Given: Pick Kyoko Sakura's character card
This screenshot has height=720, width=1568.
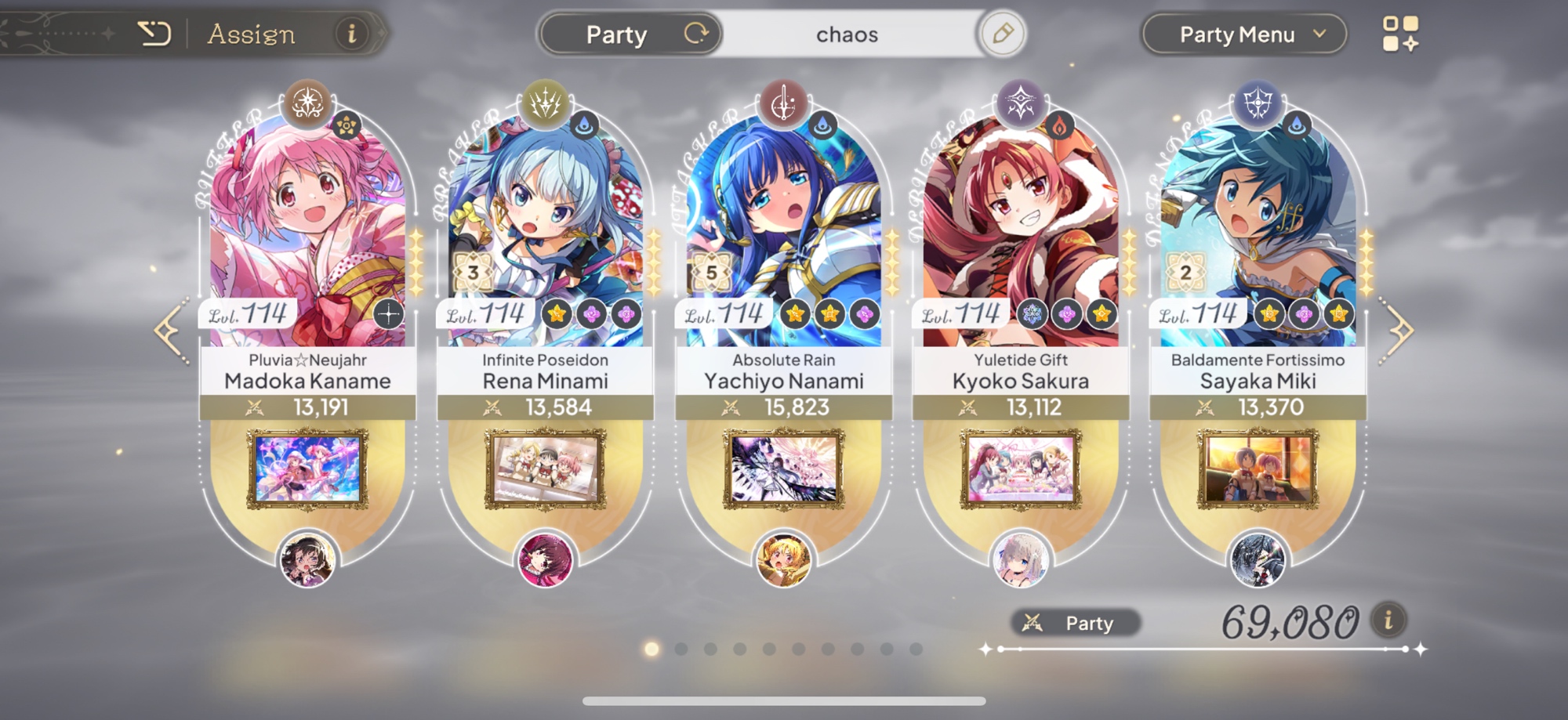Looking at the screenshot, I should pyautogui.click(x=1021, y=227).
